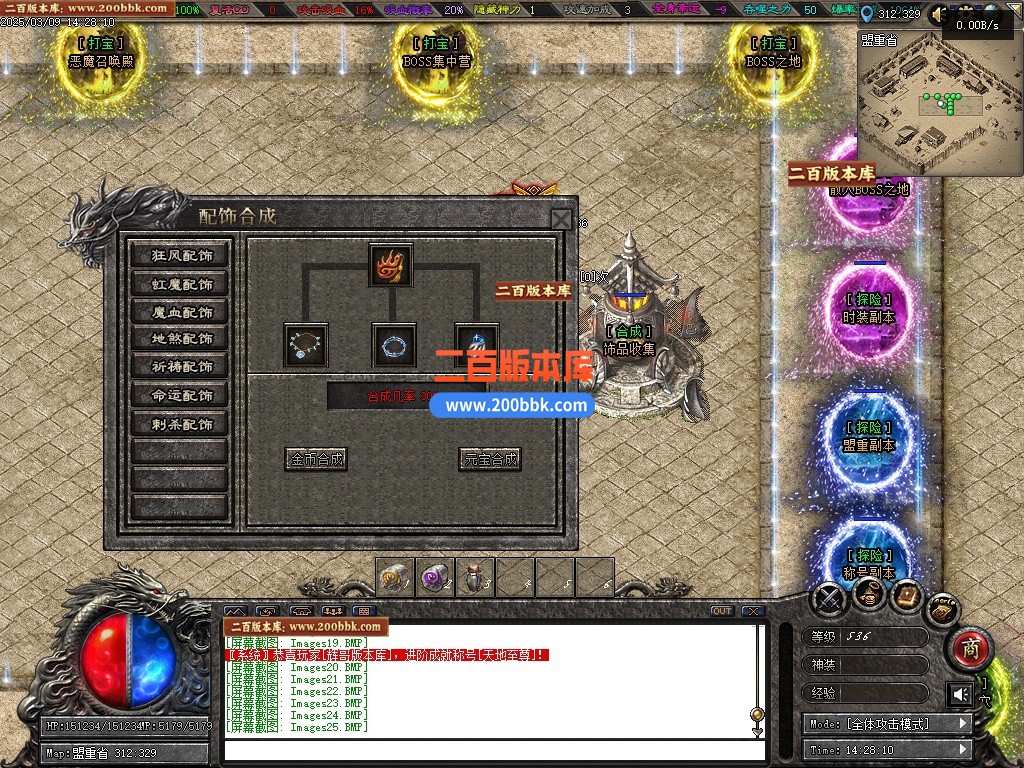Open the 地煞配饰 category
Image resolution: width=1024 pixels, height=768 pixels.
point(182,339)
